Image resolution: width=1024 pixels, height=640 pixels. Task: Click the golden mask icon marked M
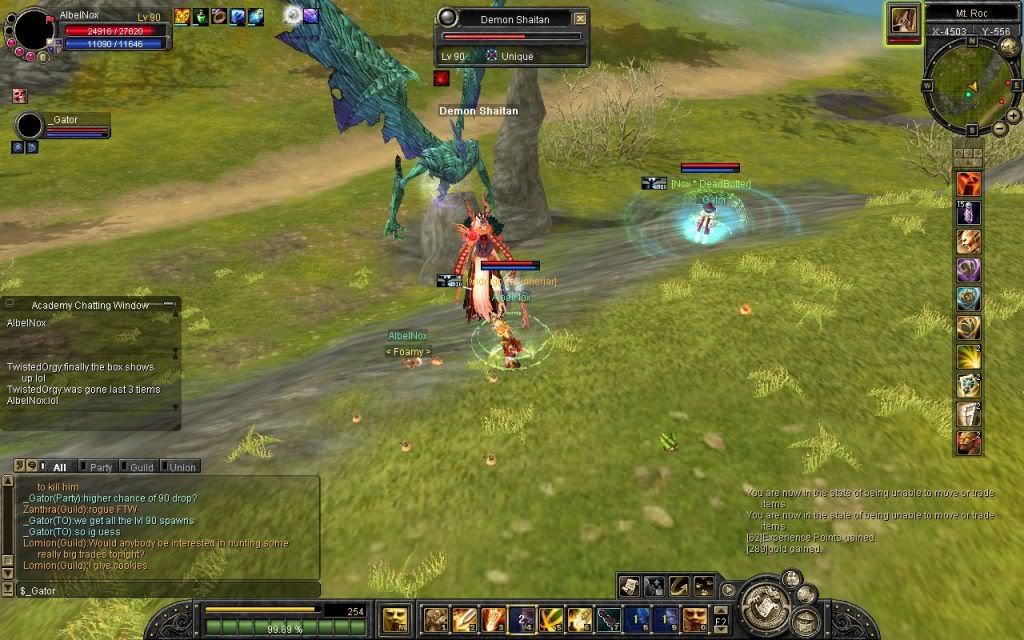coord(395,619)
